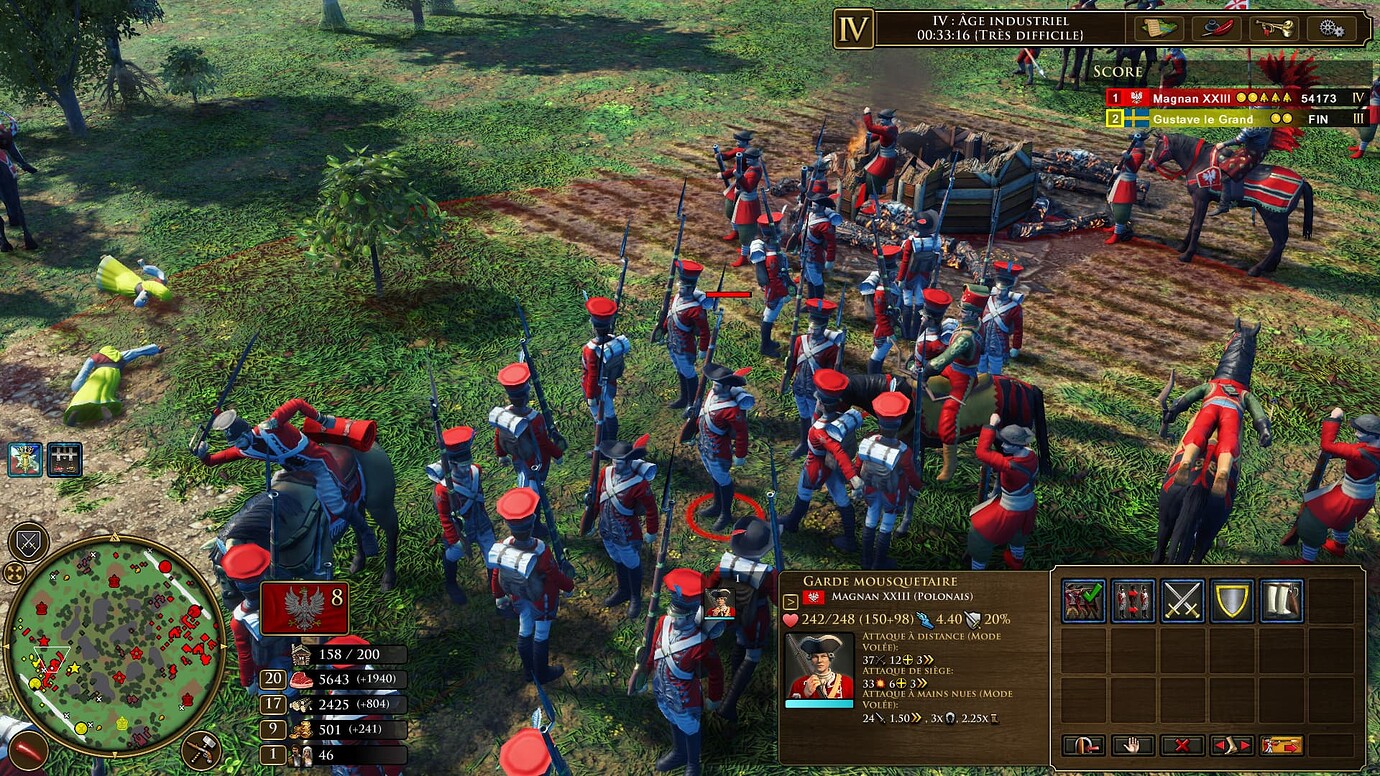The image size is (1380, 776).
Task: Click the quill and ink chat icon
Action: pos(1218,28)
